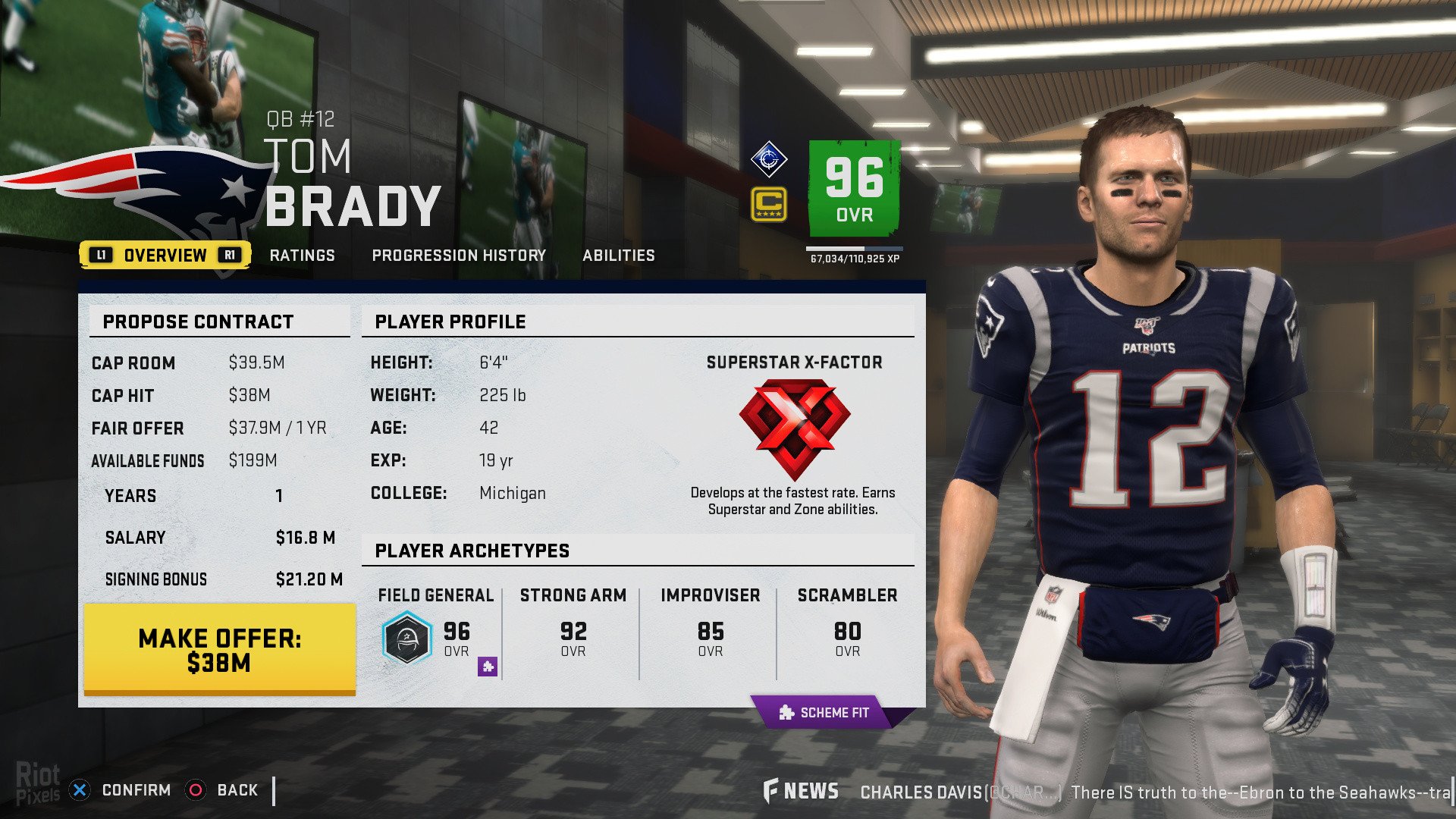Click the 96 OVR rating badge
1456x819 pixels.
pyautogui.click(x=855, y=188)
